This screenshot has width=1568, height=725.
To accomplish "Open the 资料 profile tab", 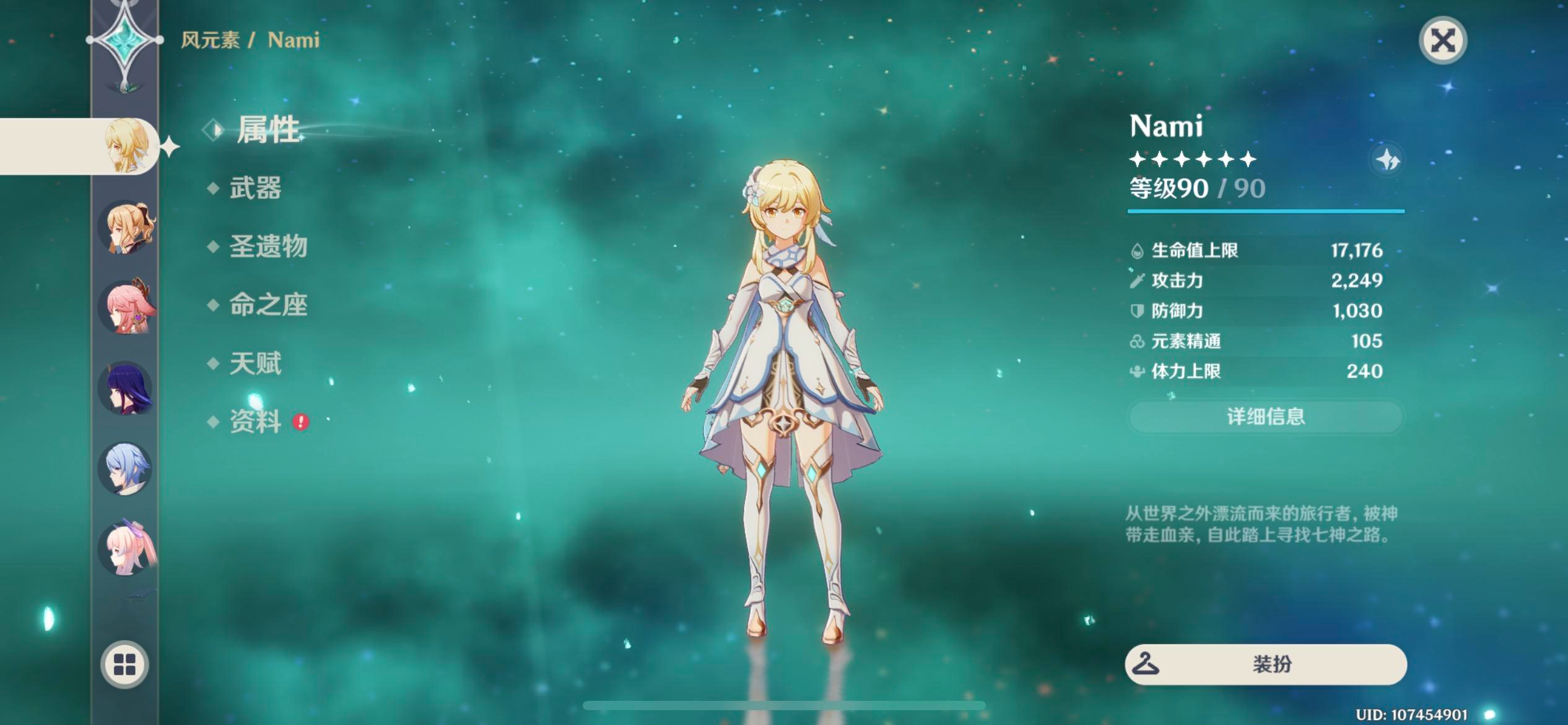I will [x=255, y=422].
